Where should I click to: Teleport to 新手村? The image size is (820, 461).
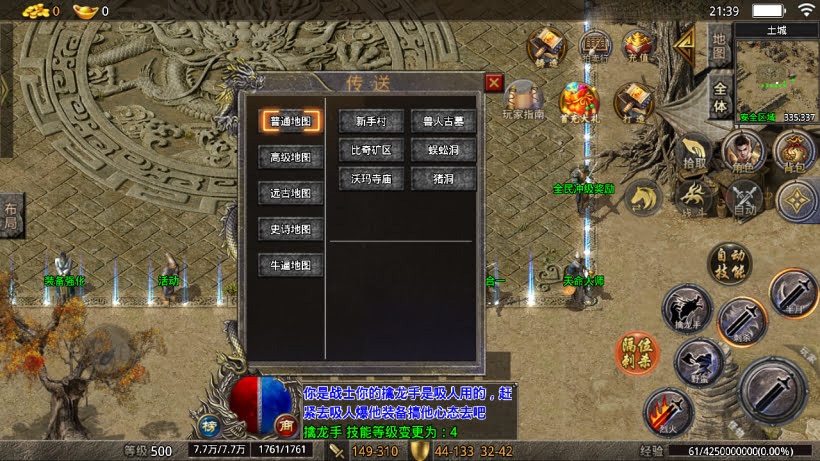(x=371, y=121)
